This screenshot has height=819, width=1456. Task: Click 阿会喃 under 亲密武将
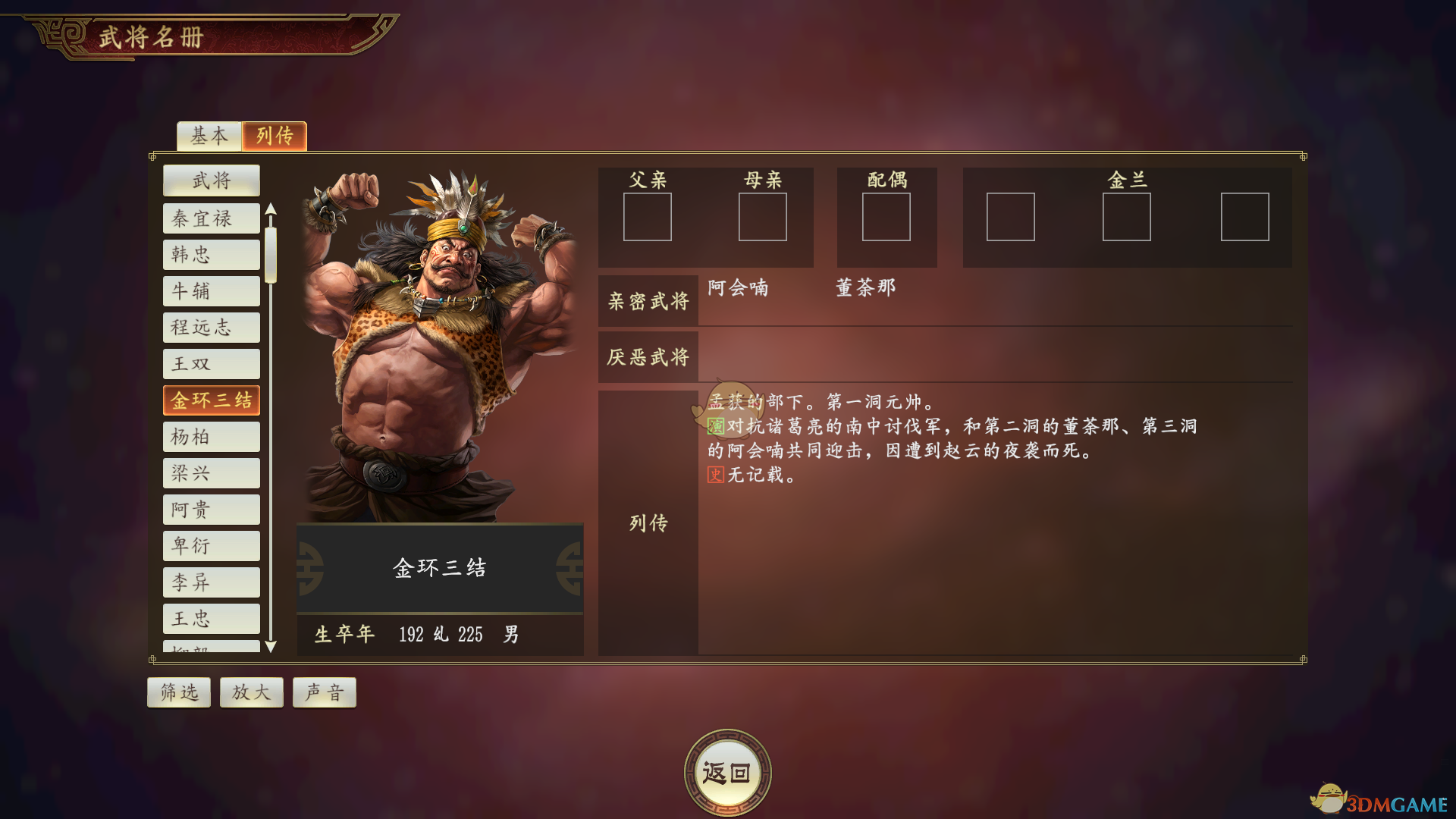pyautogui.click(x=738, y=288)
